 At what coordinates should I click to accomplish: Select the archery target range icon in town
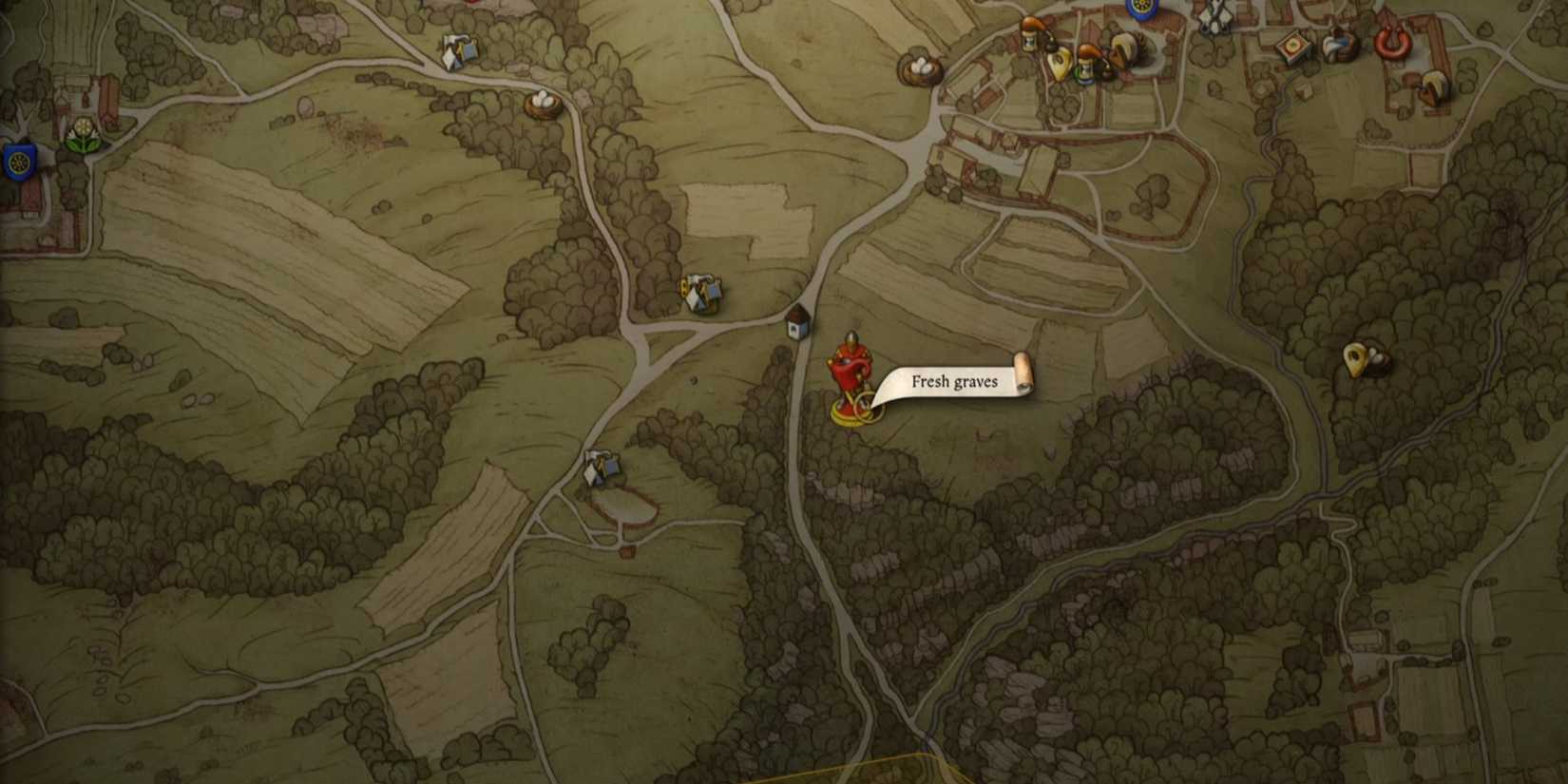(x=1294, y=46)
